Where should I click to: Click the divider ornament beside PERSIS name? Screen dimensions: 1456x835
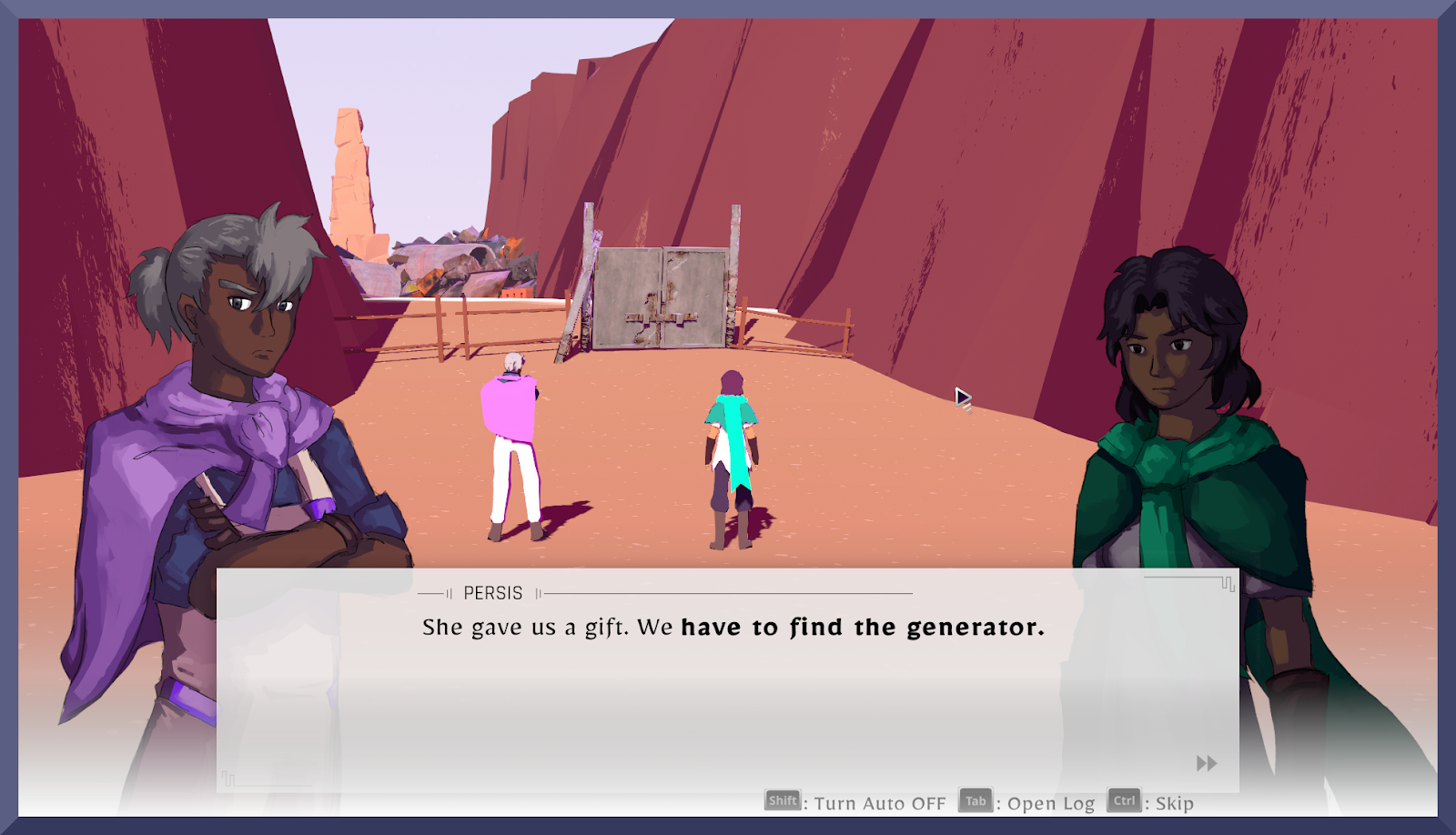(540, 593)
